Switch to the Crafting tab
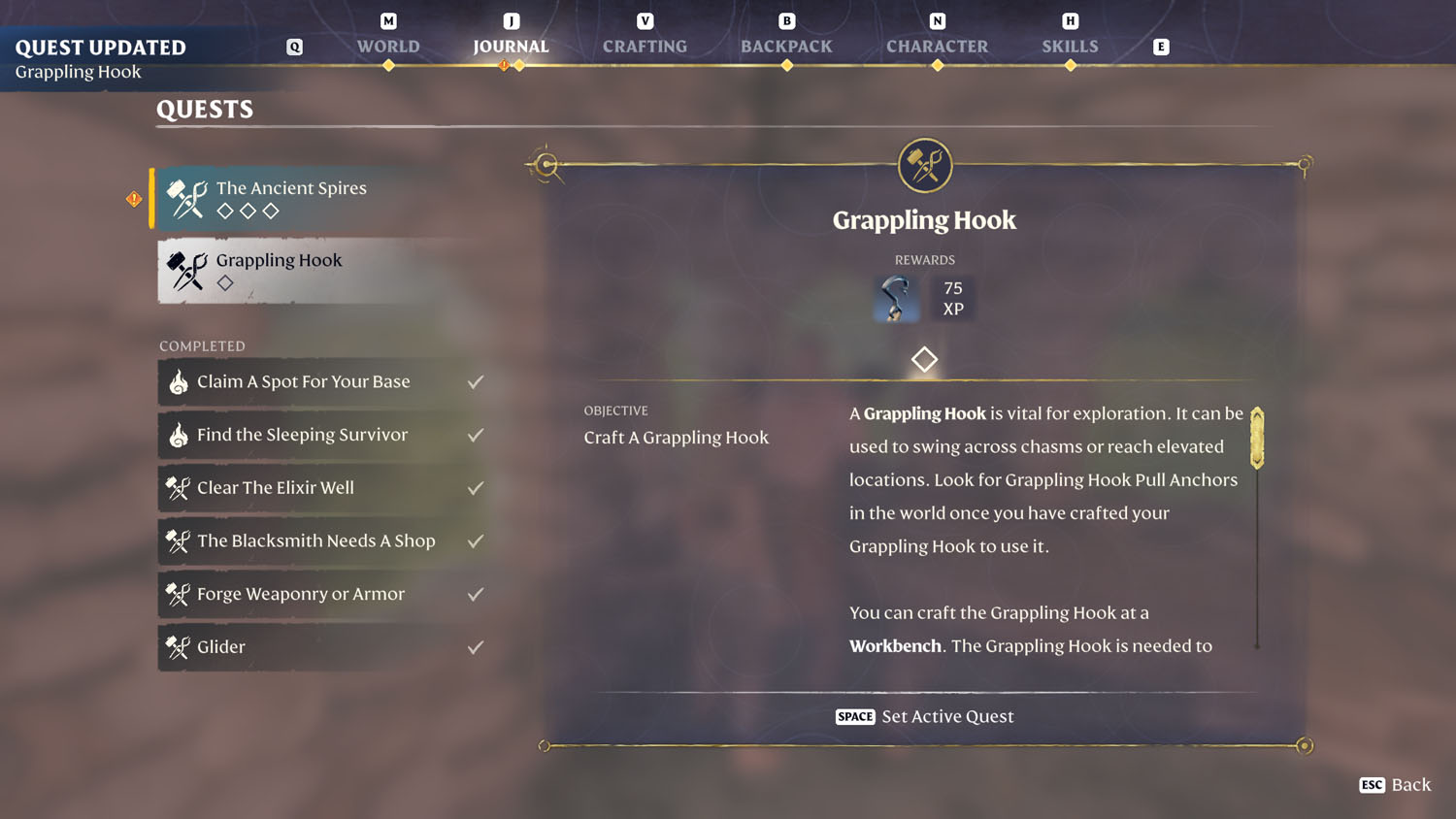Image resolution: width=1456 pixels, height=819 pixels. pos(645,46)
